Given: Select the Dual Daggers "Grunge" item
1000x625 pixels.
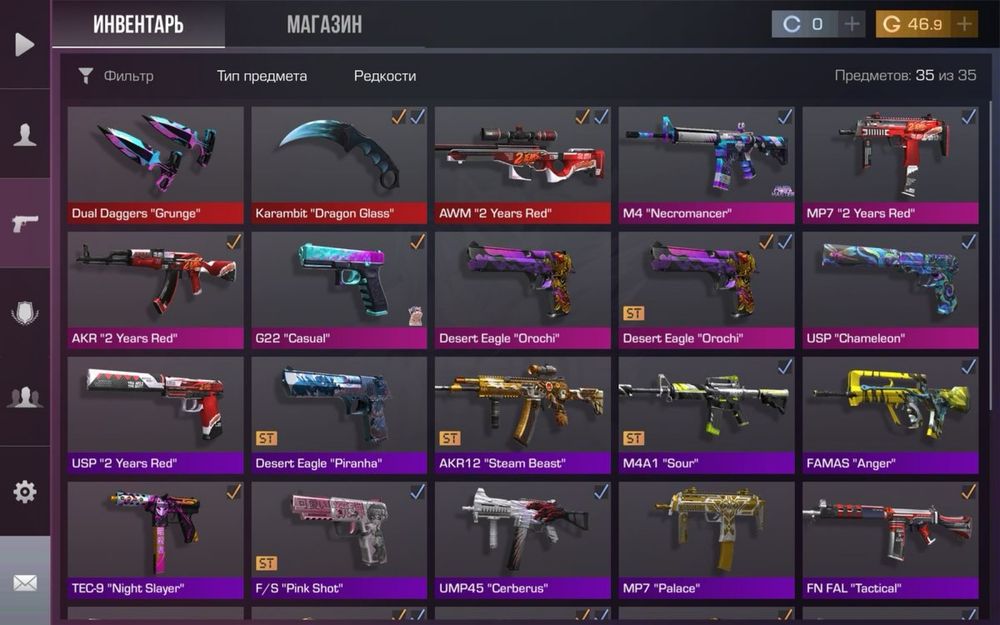Looking at the screenshot, I should pyautogui.click(x=155, y=164).
